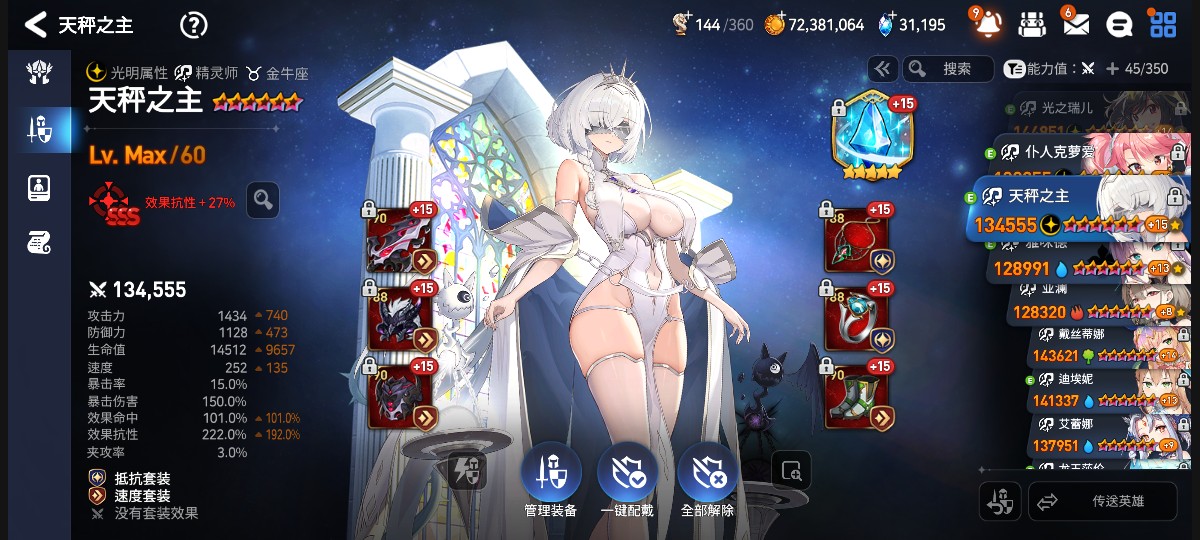The image size is (1200, 540).
Task: Click the 搜索 hero search box
Action: click(x=947, y=69)
